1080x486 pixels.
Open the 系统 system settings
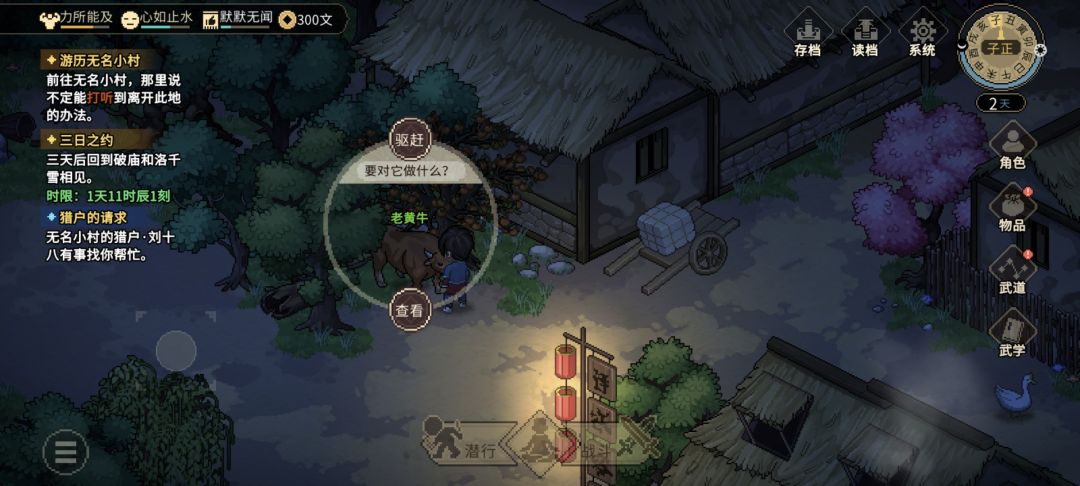(x=922, y=34)
